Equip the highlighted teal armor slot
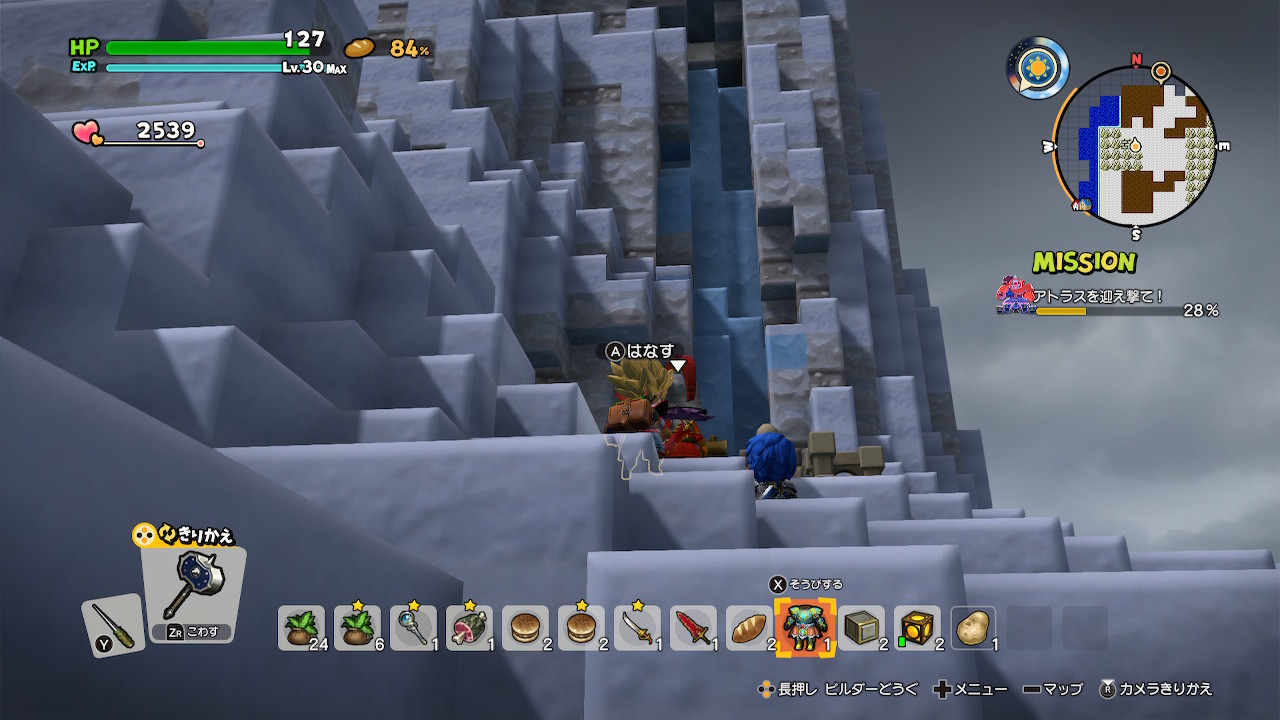Screen dimensions: 1280x720 pos(805,628)
